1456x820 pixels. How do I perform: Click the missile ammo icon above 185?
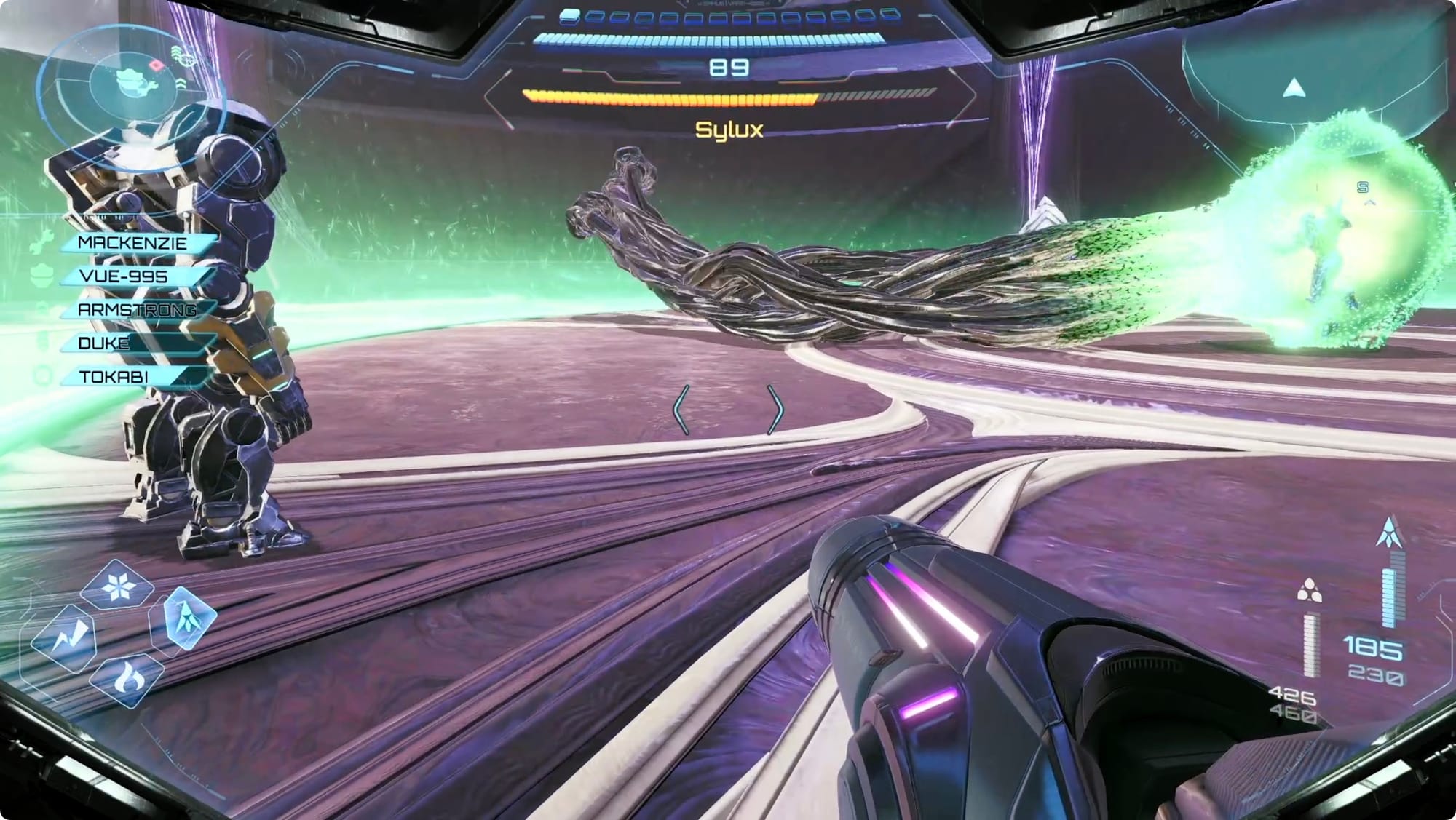click(x=1390, y=534)
